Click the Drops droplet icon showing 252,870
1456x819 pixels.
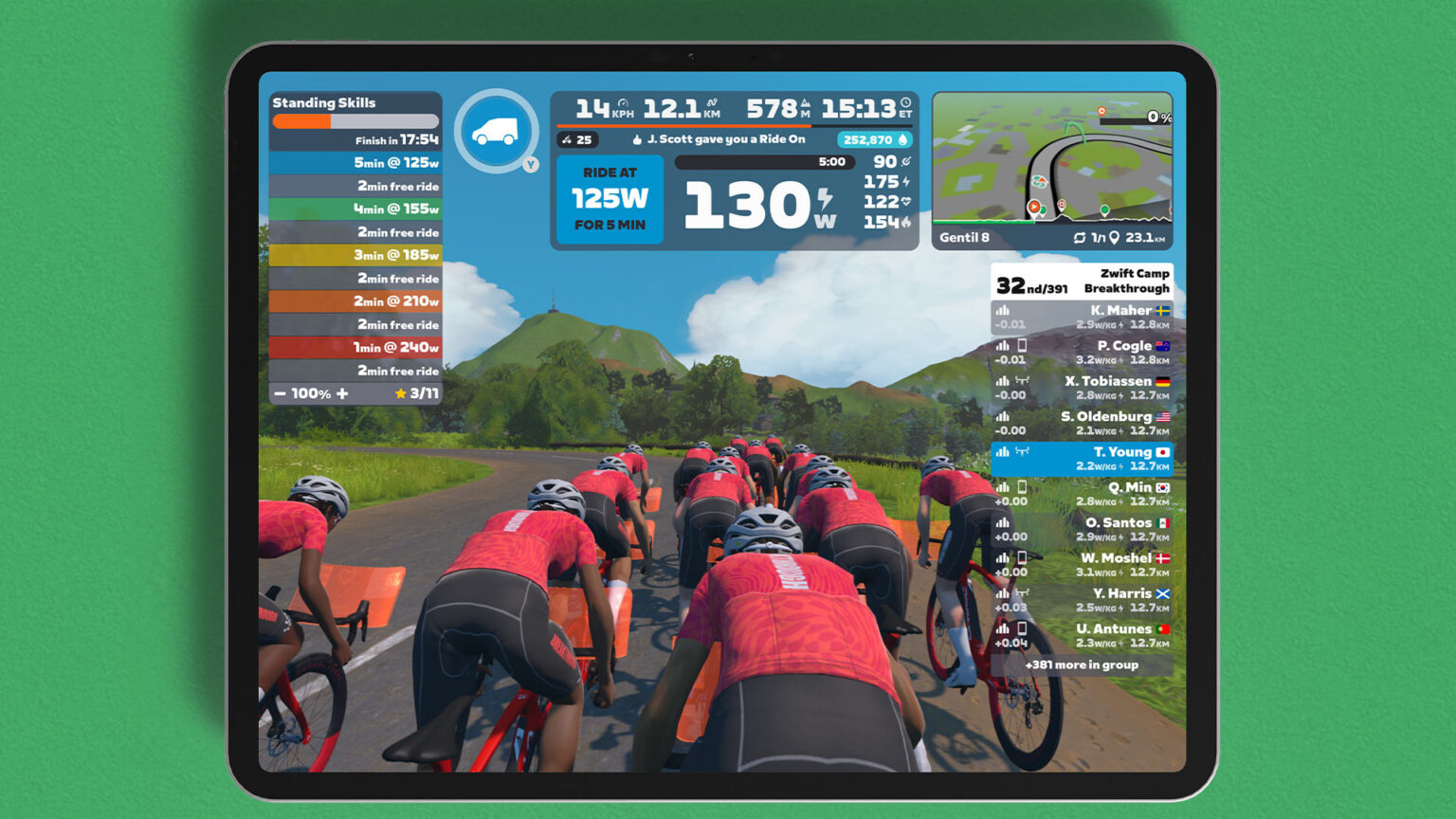pos(901,139)
